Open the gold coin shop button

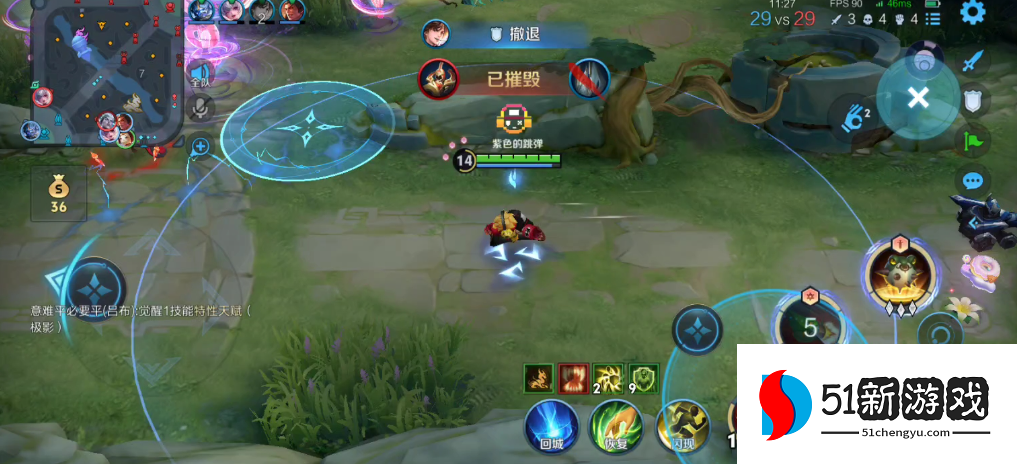(x=58, y=194)
